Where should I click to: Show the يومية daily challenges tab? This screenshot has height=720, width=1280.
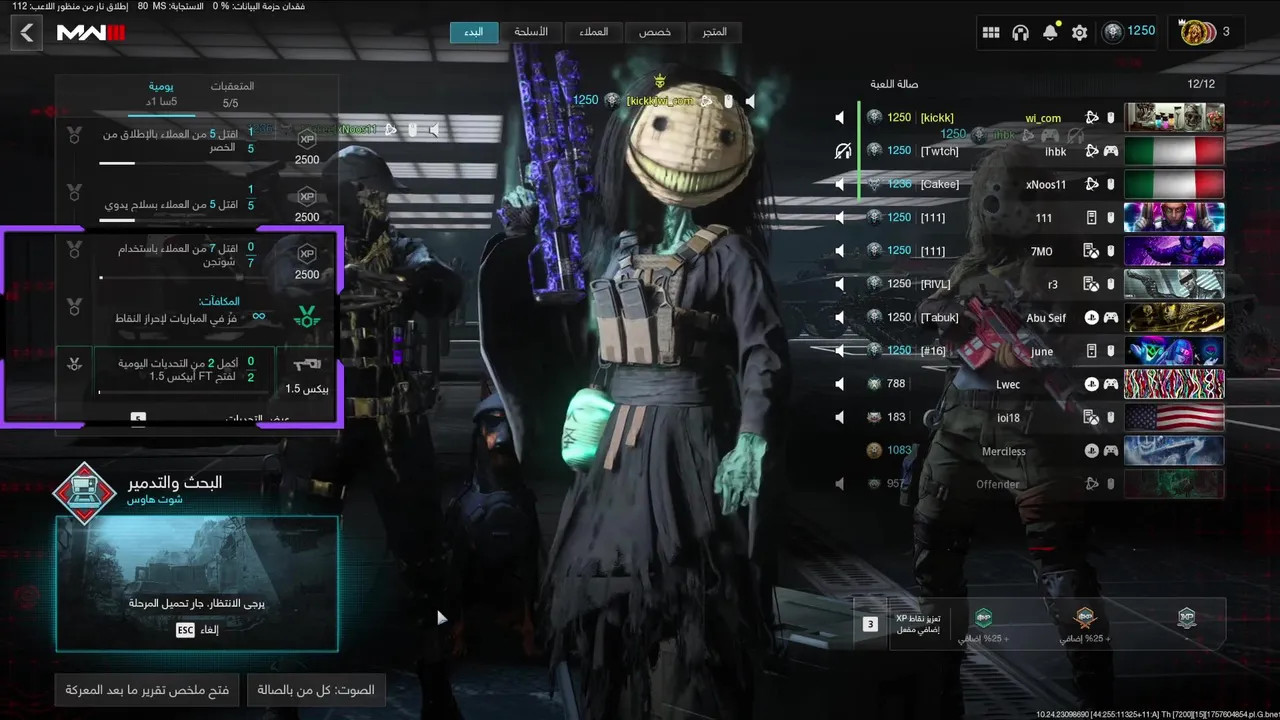click(162, 94)
